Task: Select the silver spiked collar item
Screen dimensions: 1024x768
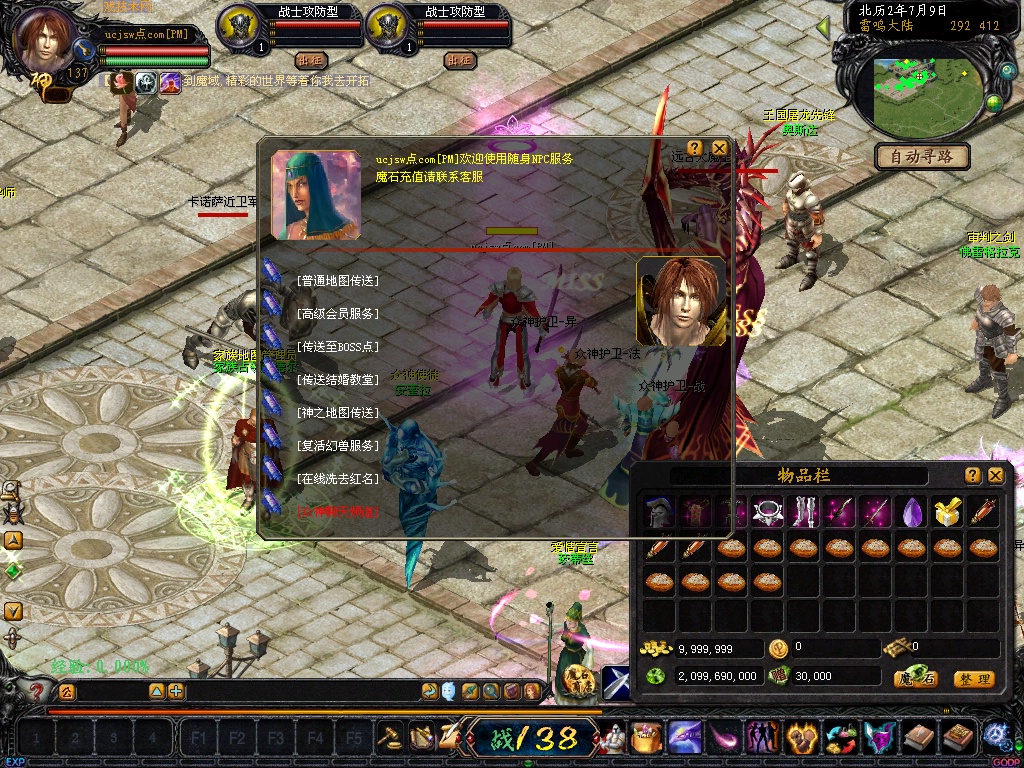Action: point(767,512)
